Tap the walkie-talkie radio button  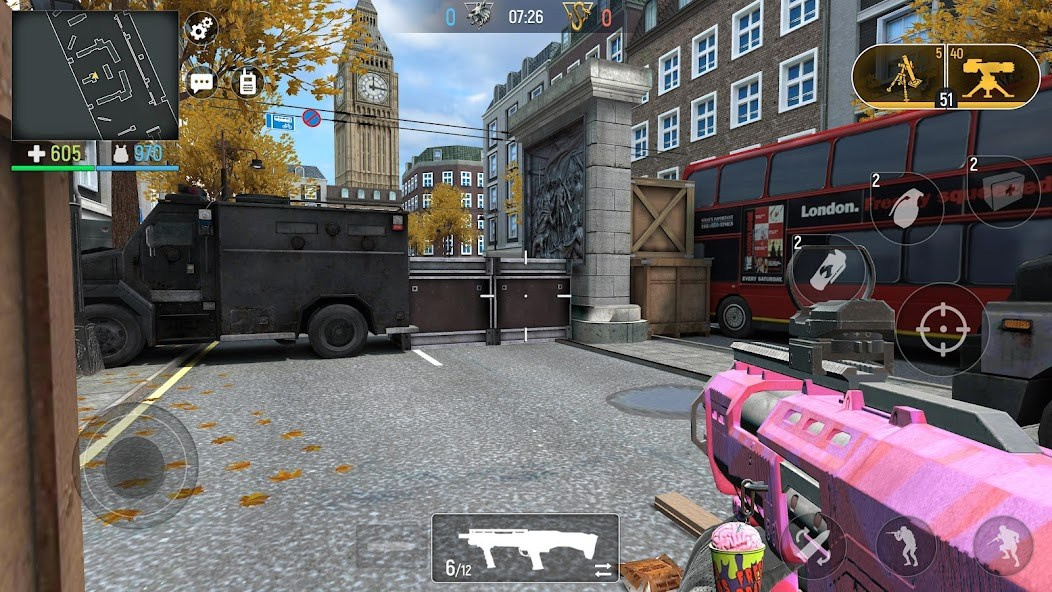(246, 82)
